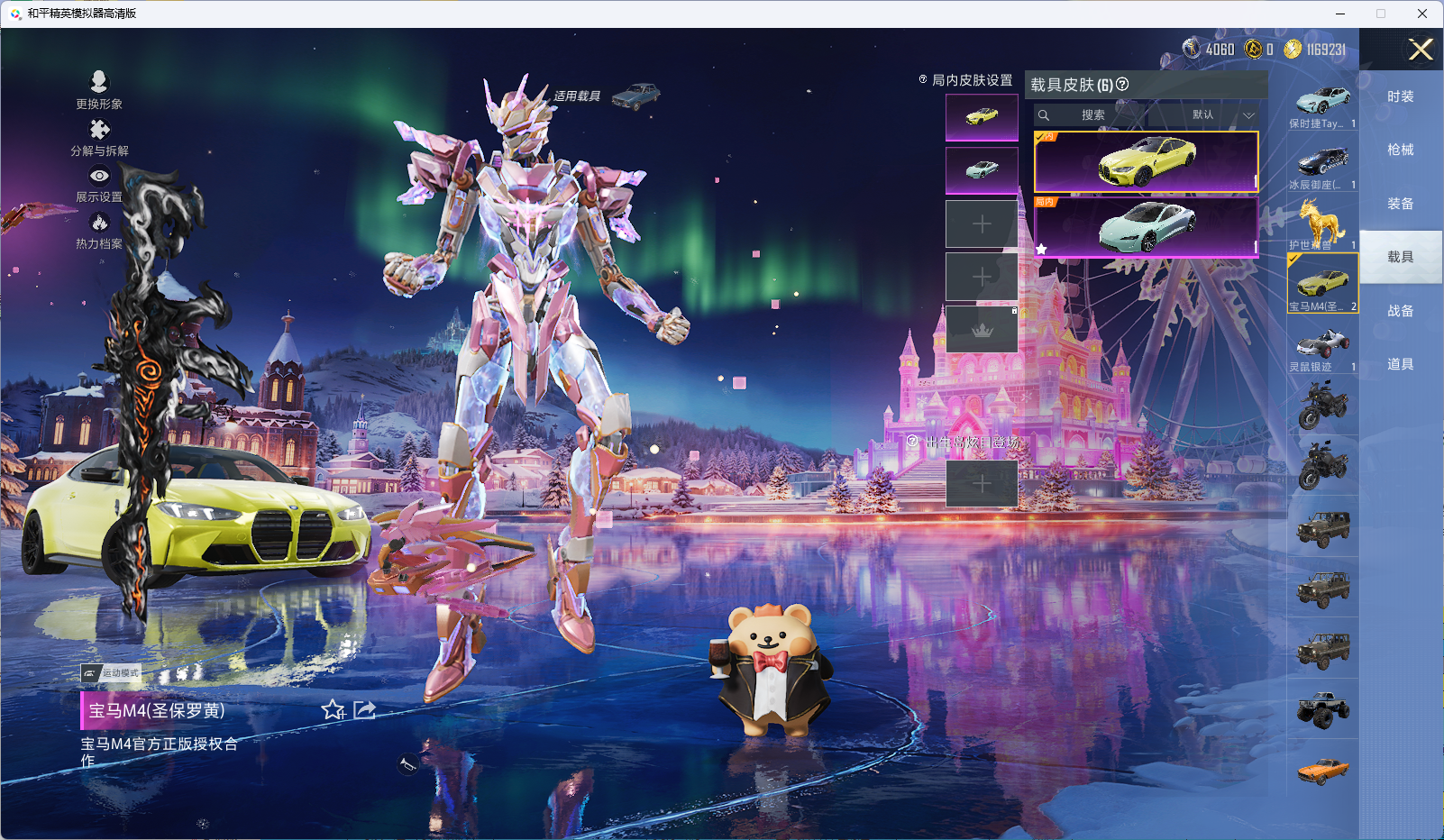1444x840 pixels.
Task: Switch to the 时装 tab
Action: click(1400, 96)
